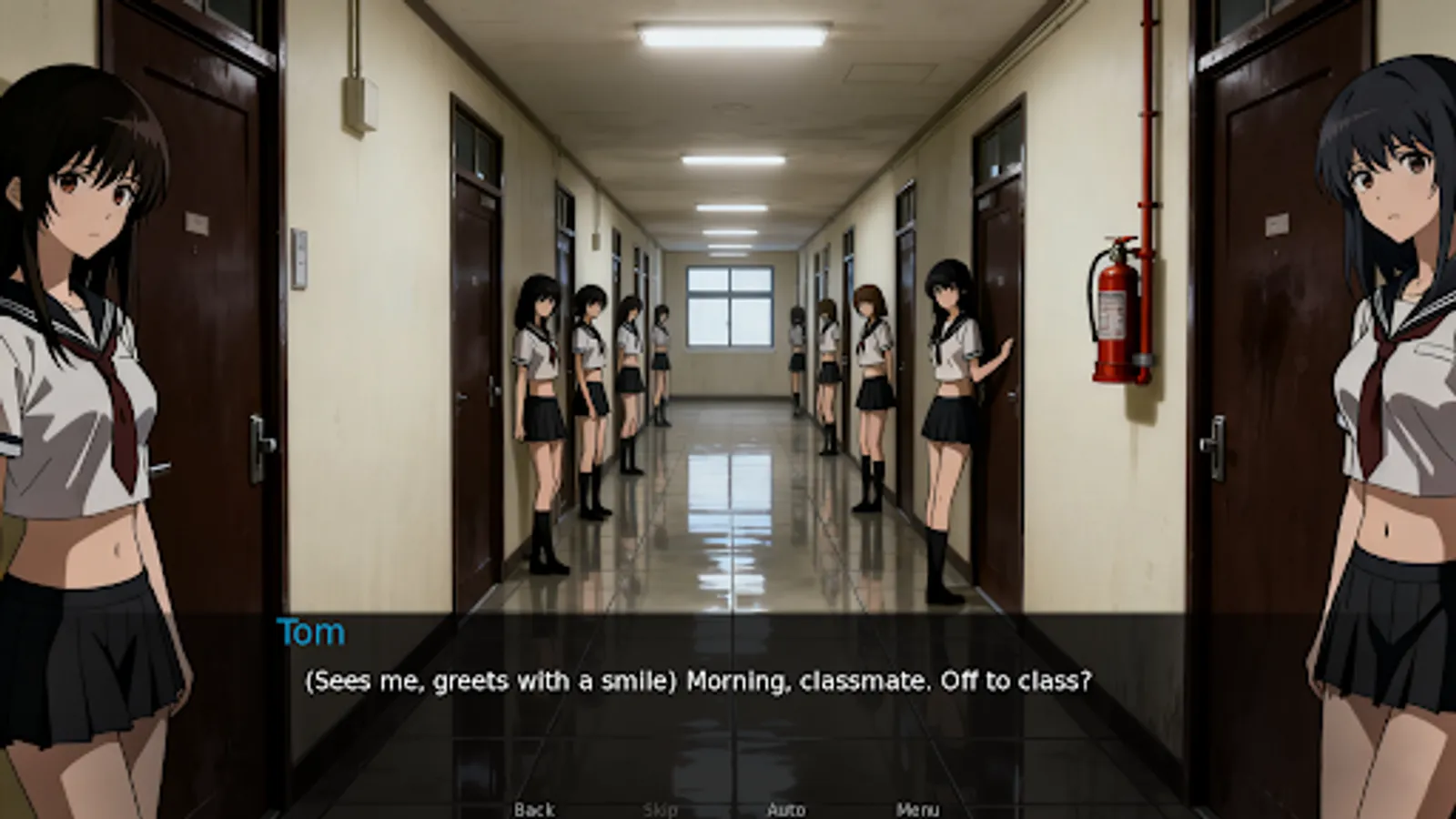Image resolution: width=1456 pixels, height=819 pixels.
Task: Click the dialogue line greeting the classmate
Action: coord(699,680)
